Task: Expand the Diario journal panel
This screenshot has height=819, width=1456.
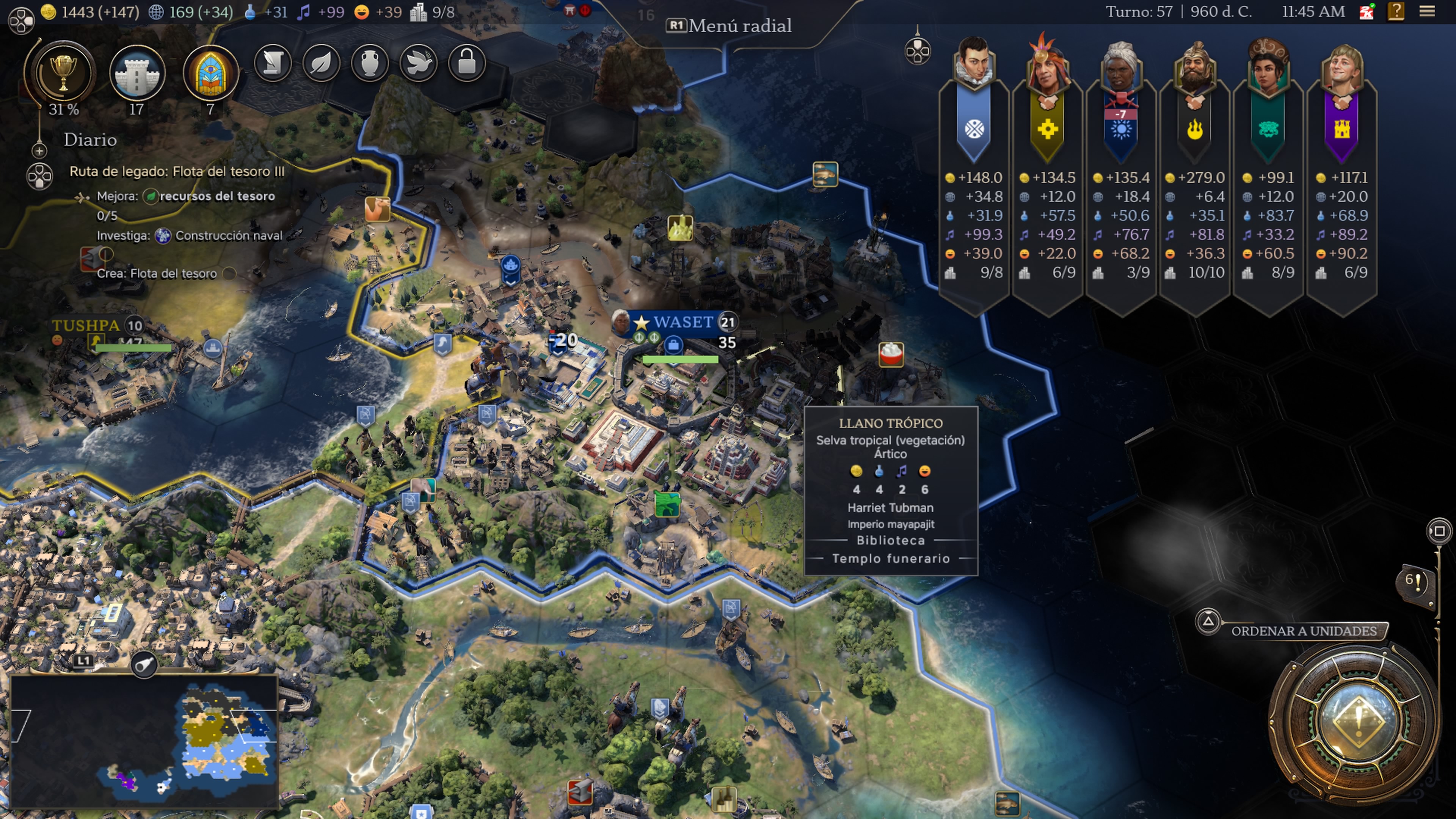Action: tap(39, 151)
